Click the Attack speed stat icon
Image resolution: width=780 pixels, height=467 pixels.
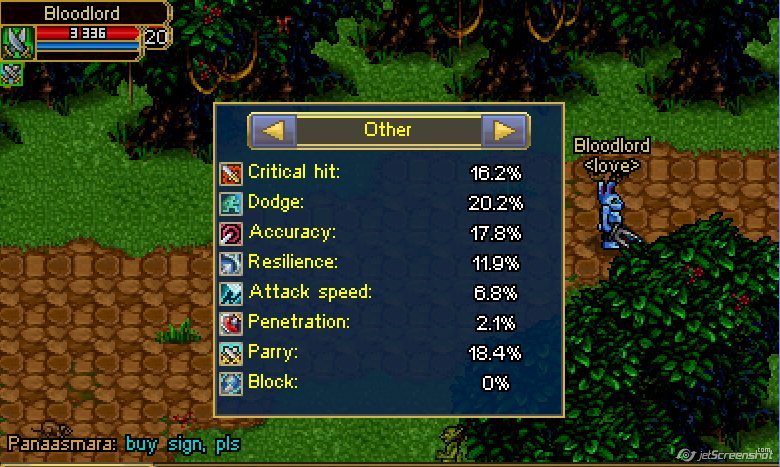tap(231, 293)
